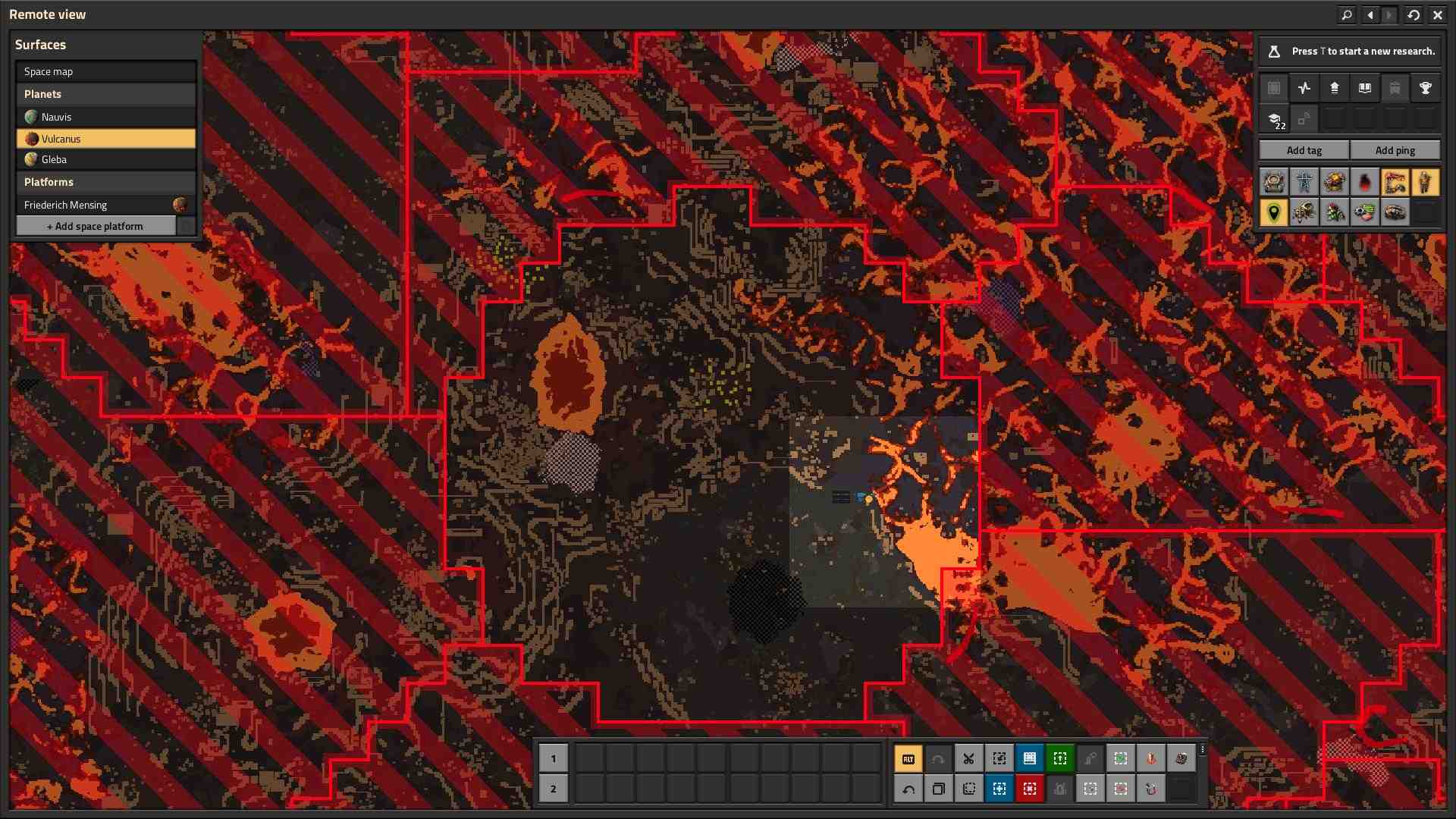Click the Add ping button
This screenshot has height=819, width=1456.
coord(1395,150)
